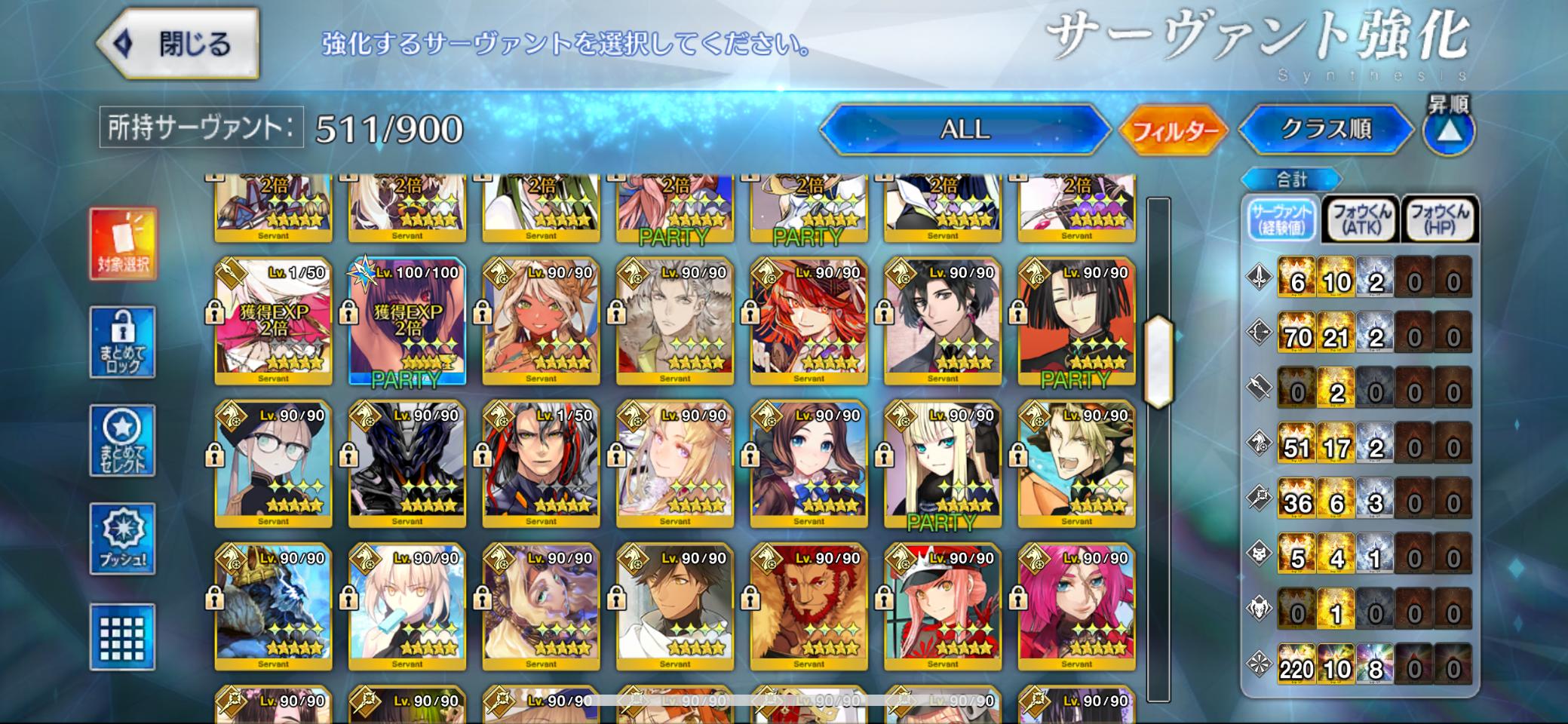
Task: Open the フィルター filter options
Action: tap(1174, 130)
